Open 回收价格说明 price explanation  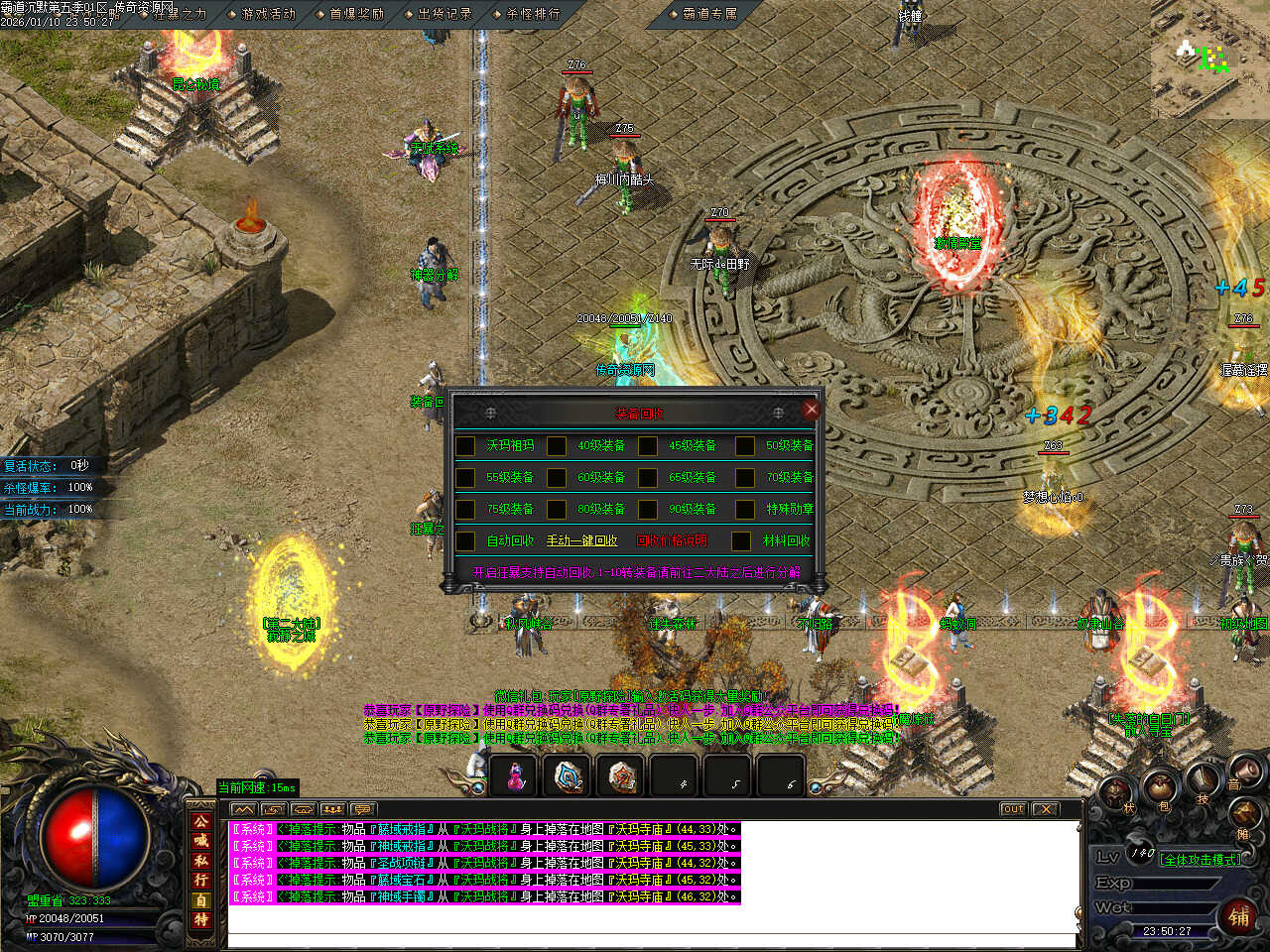point(672,540)
